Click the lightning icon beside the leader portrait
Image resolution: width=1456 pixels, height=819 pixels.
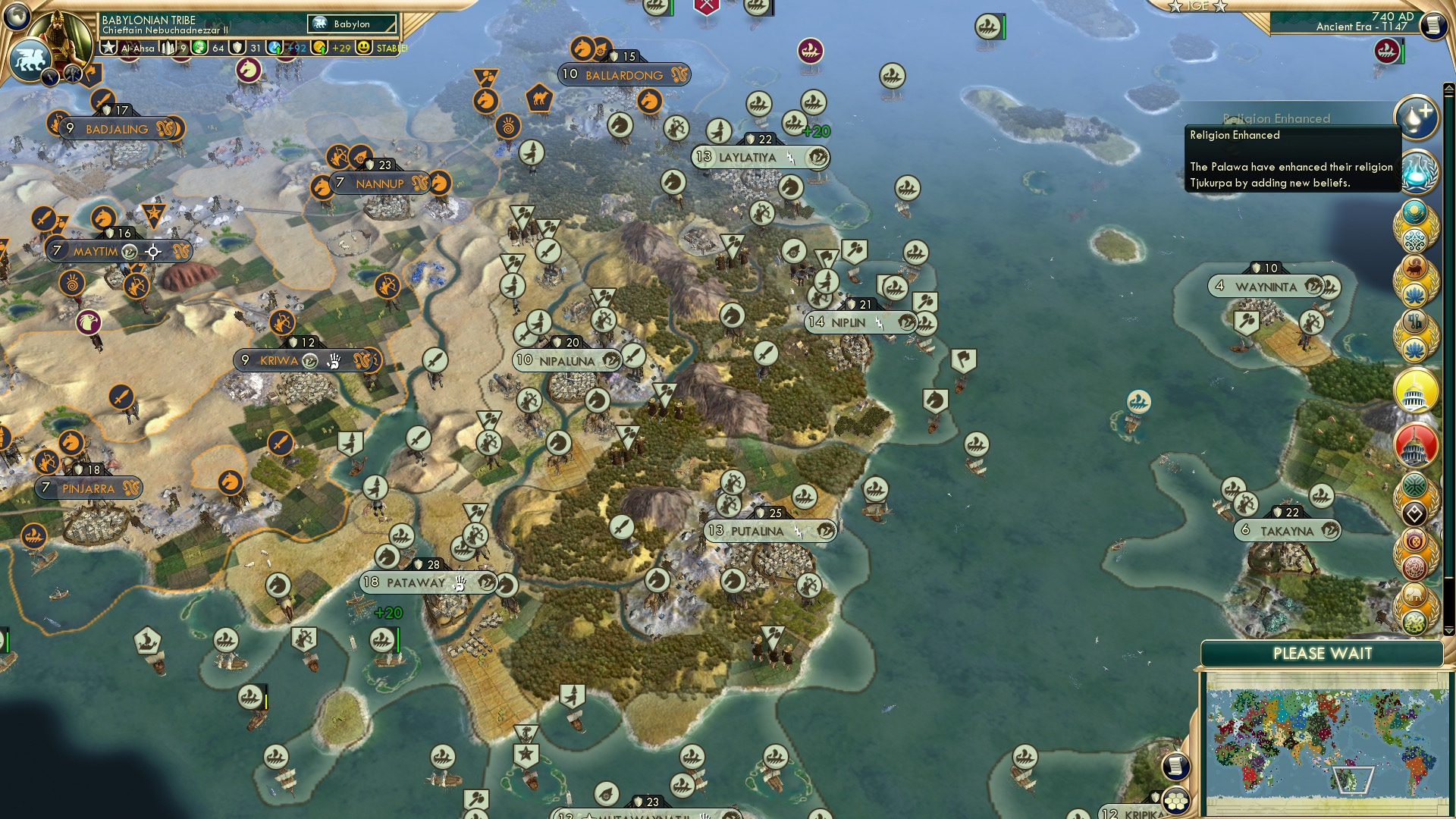(x=51, y=76)
